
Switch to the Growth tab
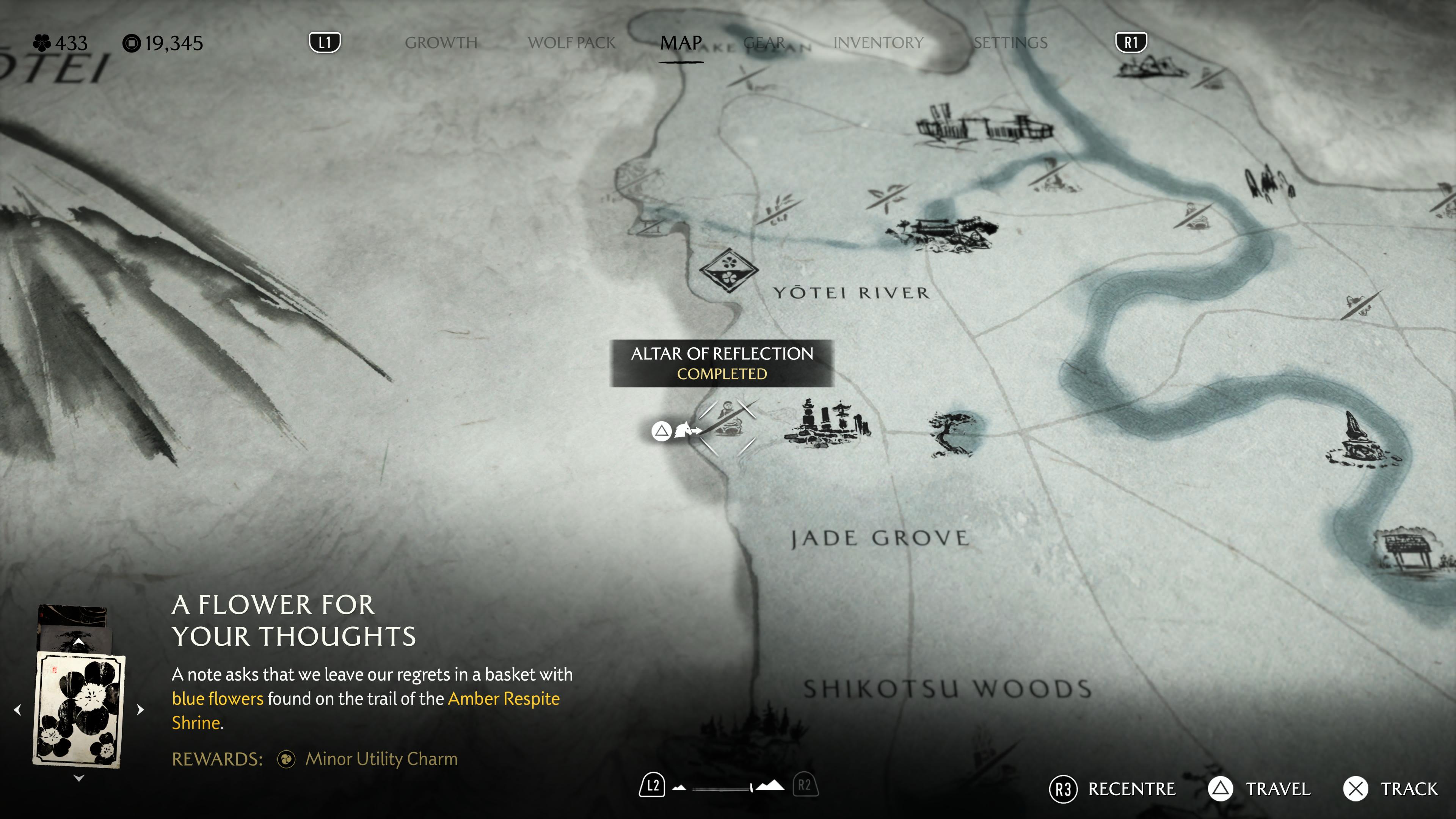pyautogui.click(x=441, y=43)
